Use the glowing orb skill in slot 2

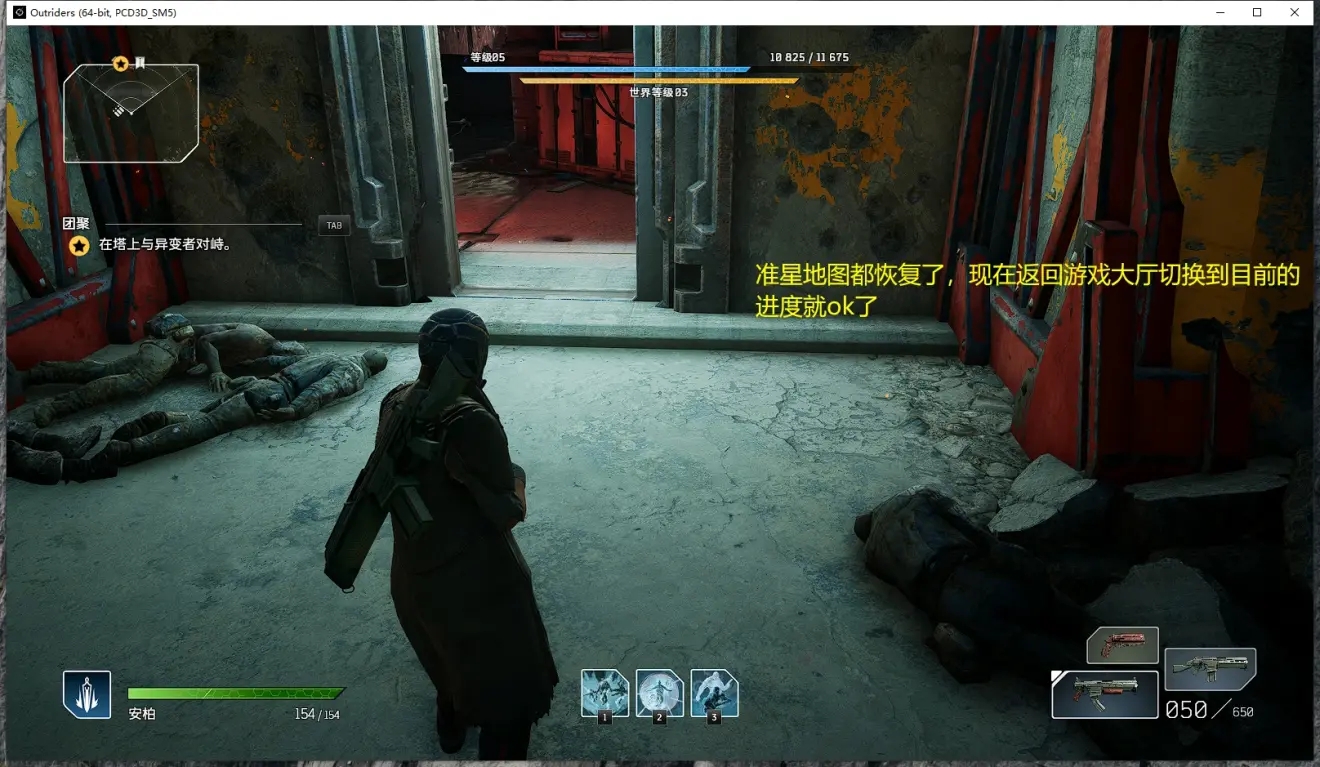point(660,693)
